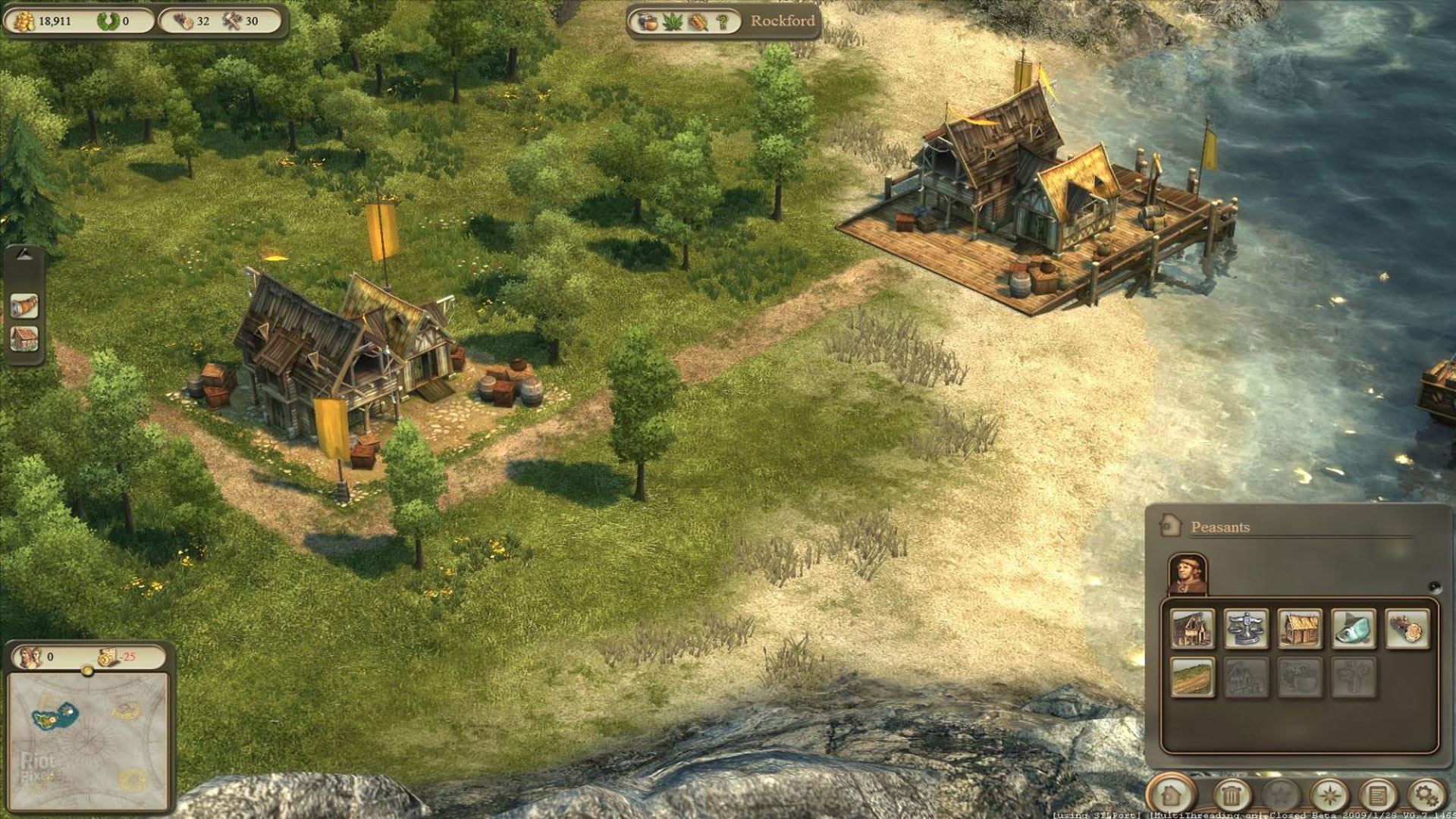The width and height of the screenshot is (1456, 819).
Task: Open the house construction menu button
Action: click(1170, 795)
